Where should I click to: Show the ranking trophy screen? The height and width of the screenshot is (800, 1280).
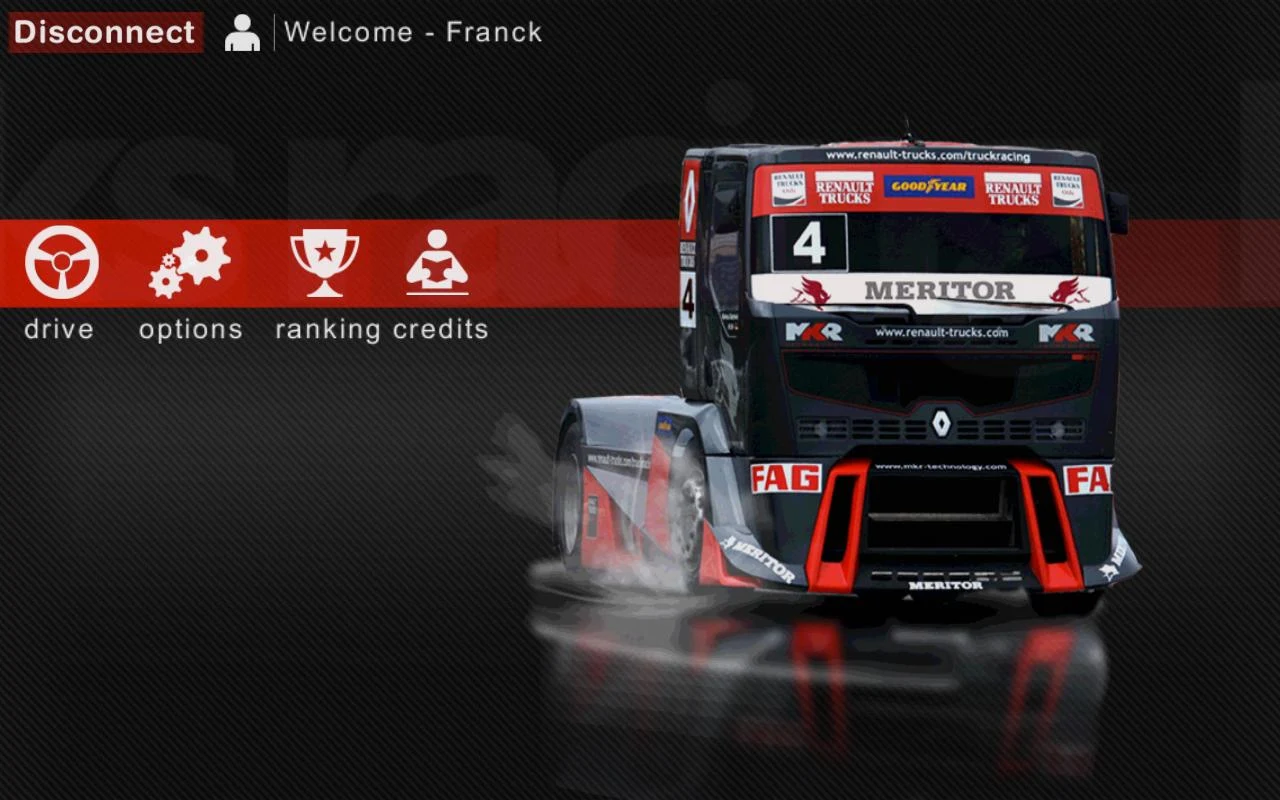click(x=324, y=262)
